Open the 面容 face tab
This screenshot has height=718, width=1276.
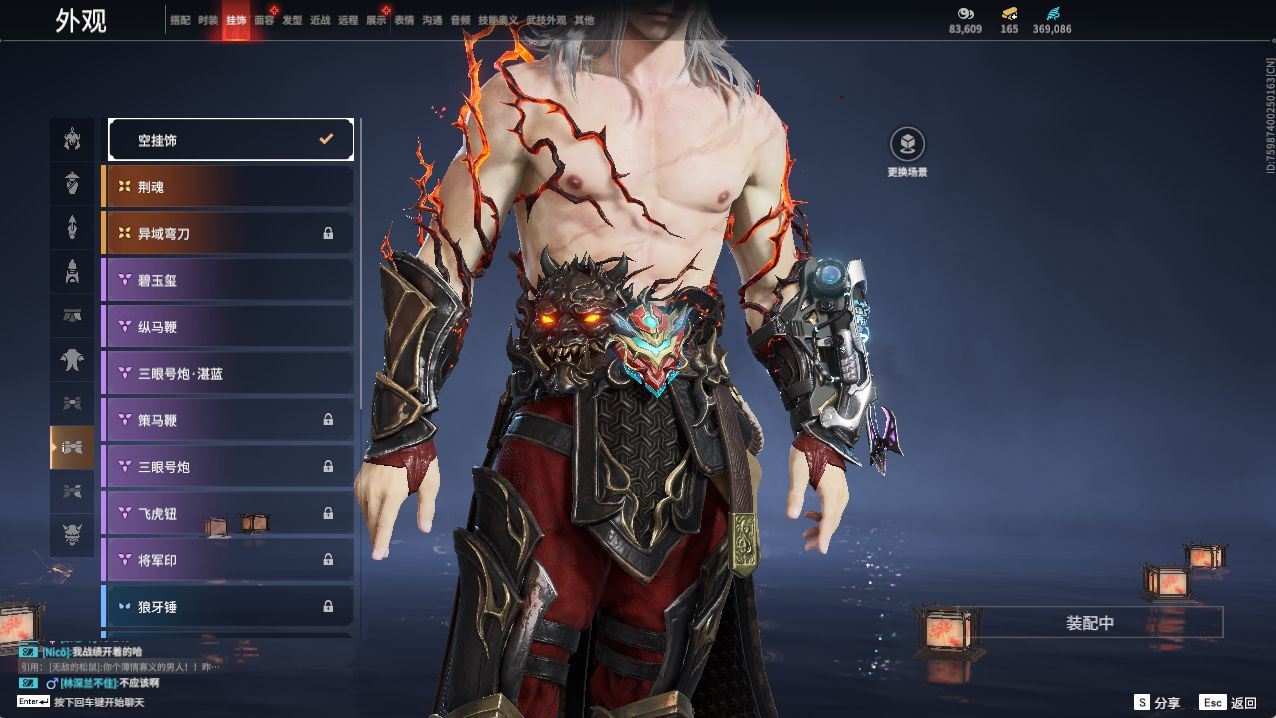[x=264, y=20]
